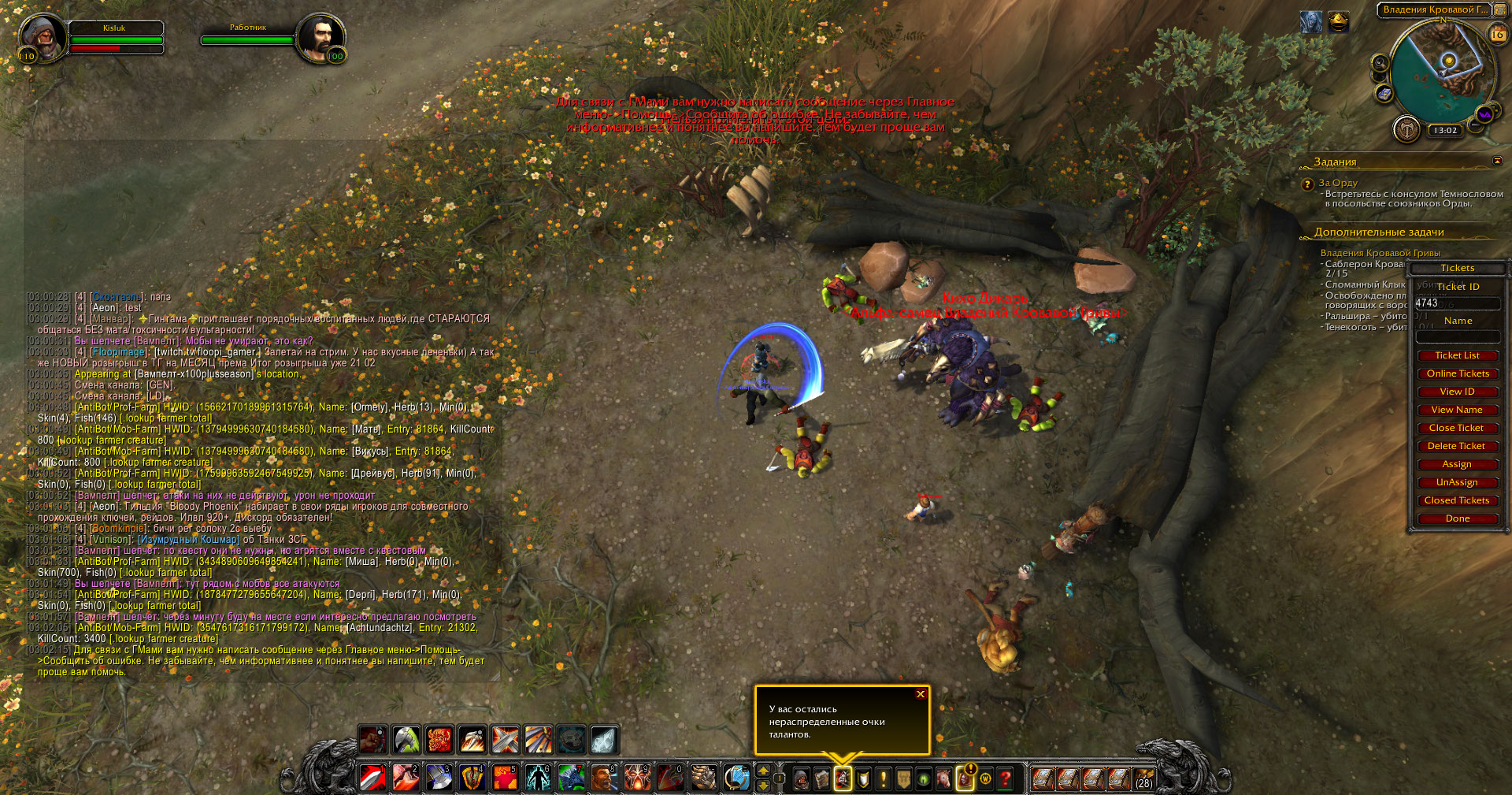Open the Closed Tickets list
This screenshot has width=1512, height=795.
(x=1457, y=500)
